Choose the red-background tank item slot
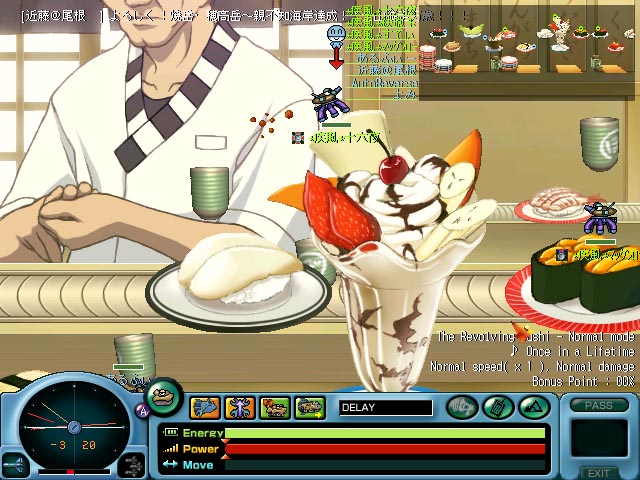Viewport: 640px width, 480px height. tap(275, 407)
